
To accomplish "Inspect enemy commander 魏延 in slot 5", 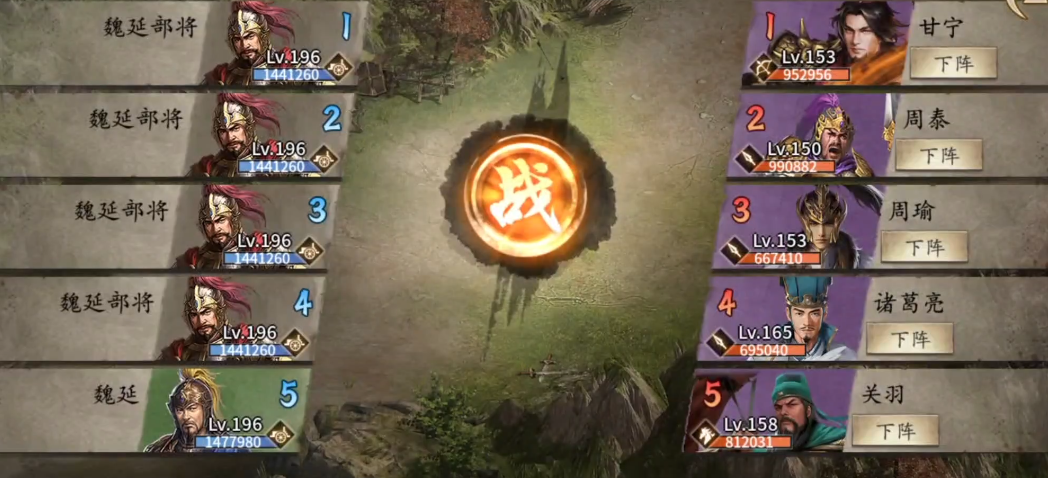I will pos(200,410).
